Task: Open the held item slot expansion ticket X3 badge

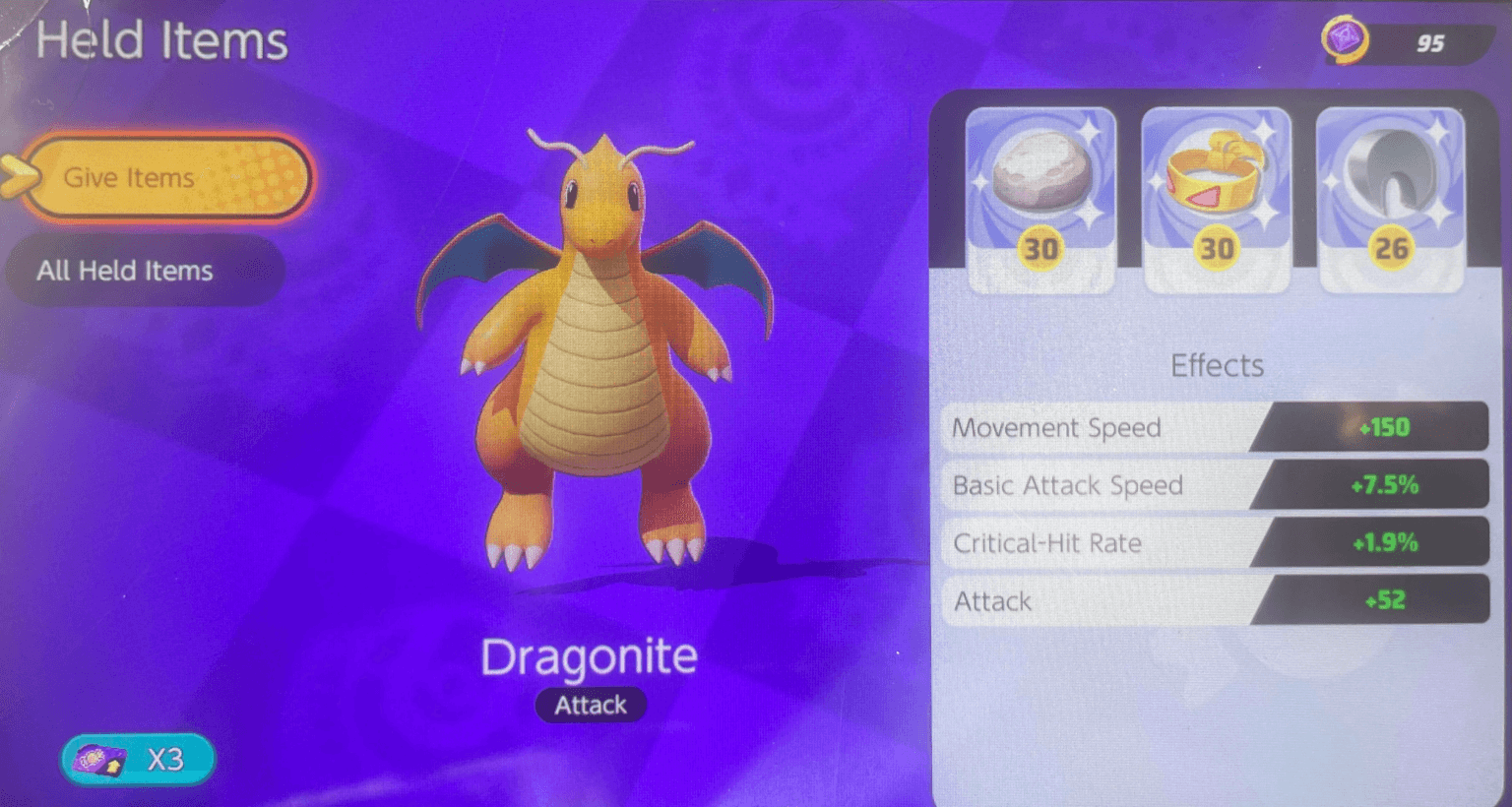Action: point(138,758)
